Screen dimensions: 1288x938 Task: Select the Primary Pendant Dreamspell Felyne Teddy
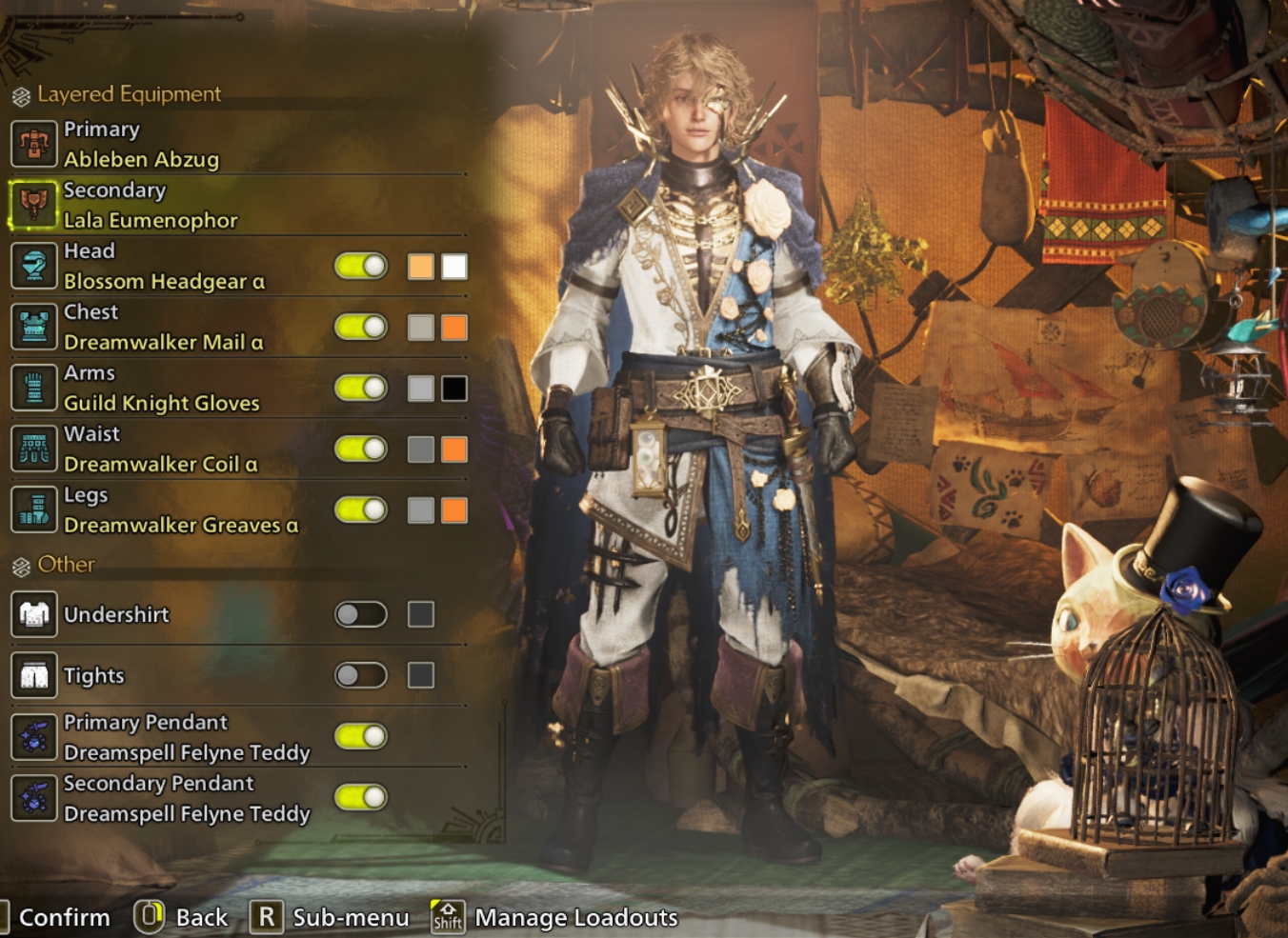coord(187,737)
